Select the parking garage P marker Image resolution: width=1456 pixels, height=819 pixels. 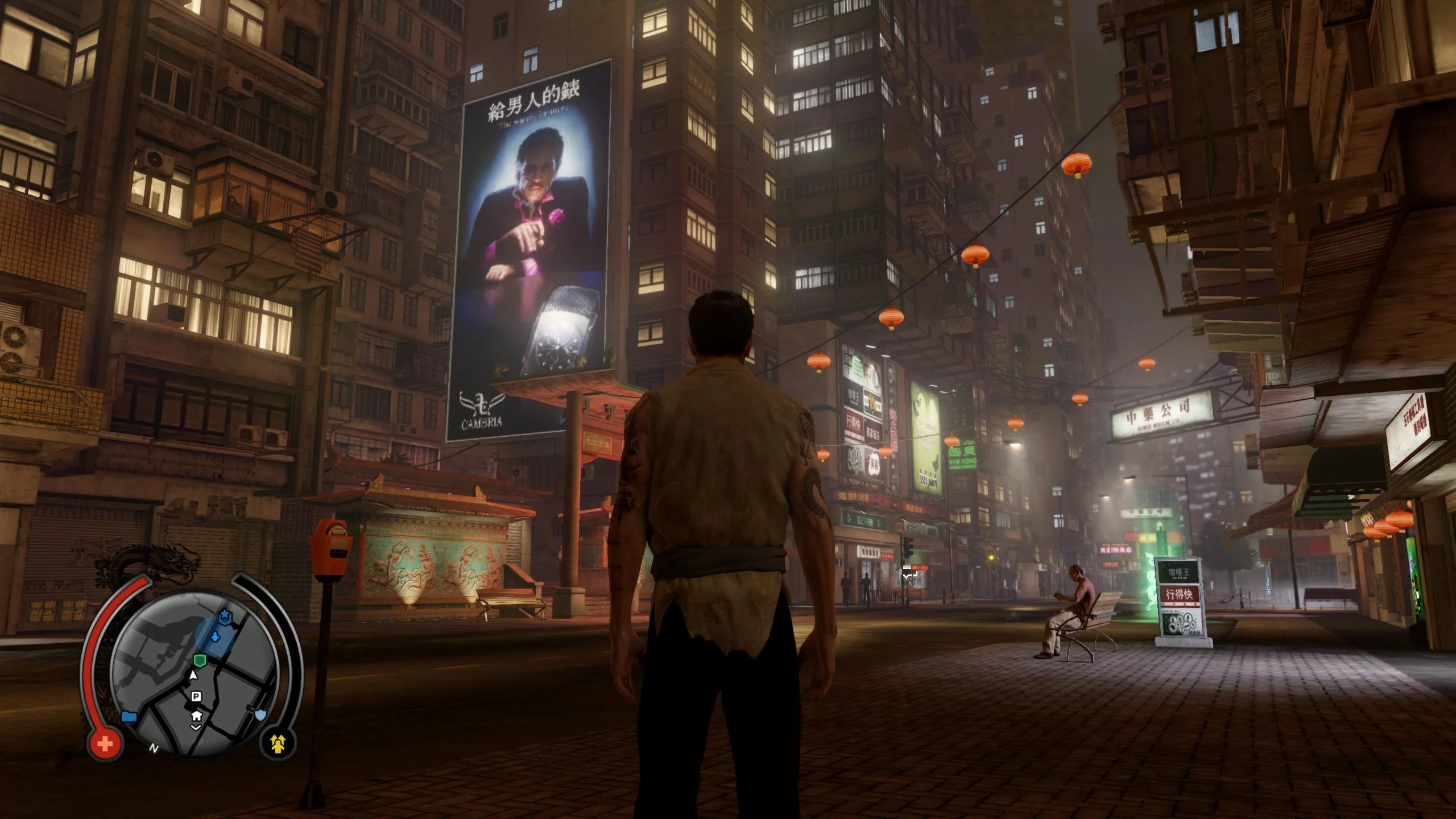[x=196, y=697]
